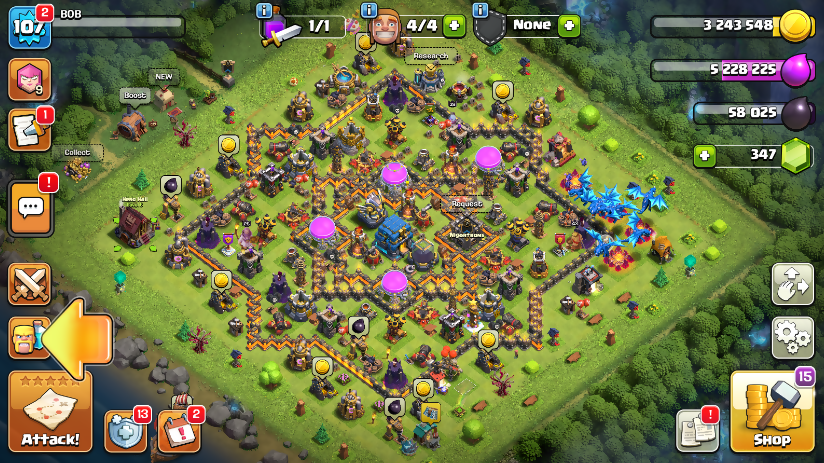
Task: Open the notes icon beside the Shop
Action: point(696,430)
